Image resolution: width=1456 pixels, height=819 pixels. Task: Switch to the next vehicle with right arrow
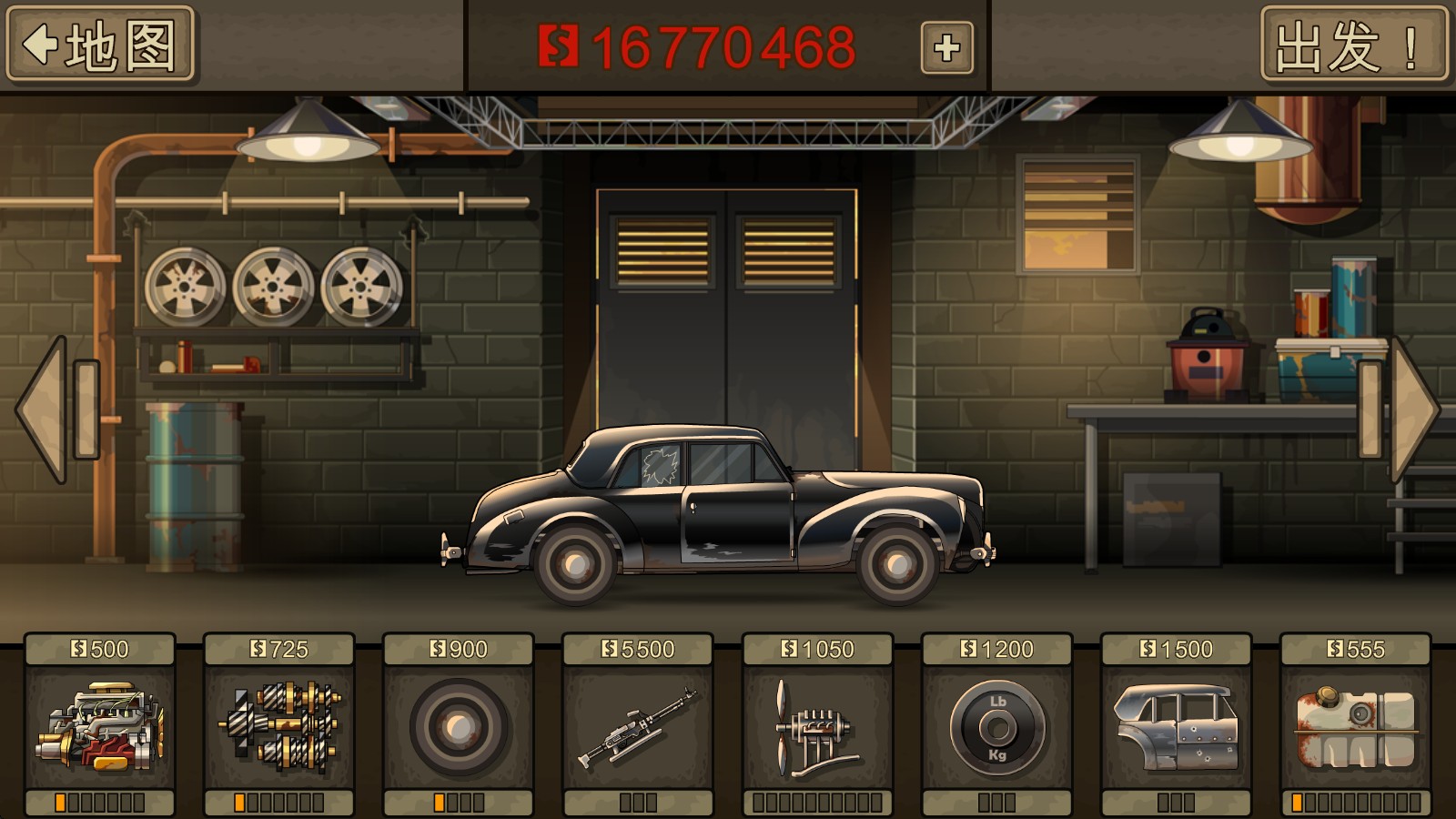(x=1406, y=409)
